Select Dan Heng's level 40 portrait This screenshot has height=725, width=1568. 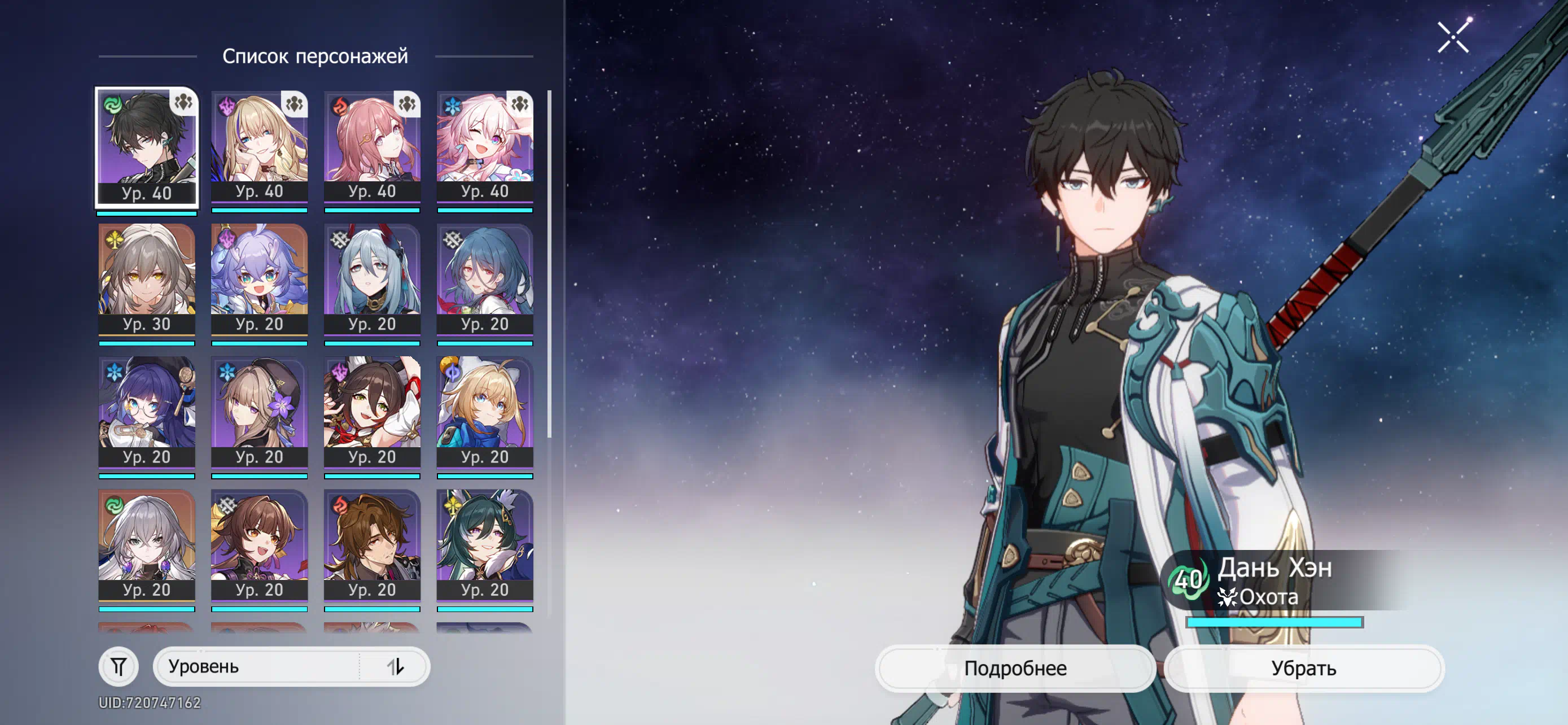point(147,147)
